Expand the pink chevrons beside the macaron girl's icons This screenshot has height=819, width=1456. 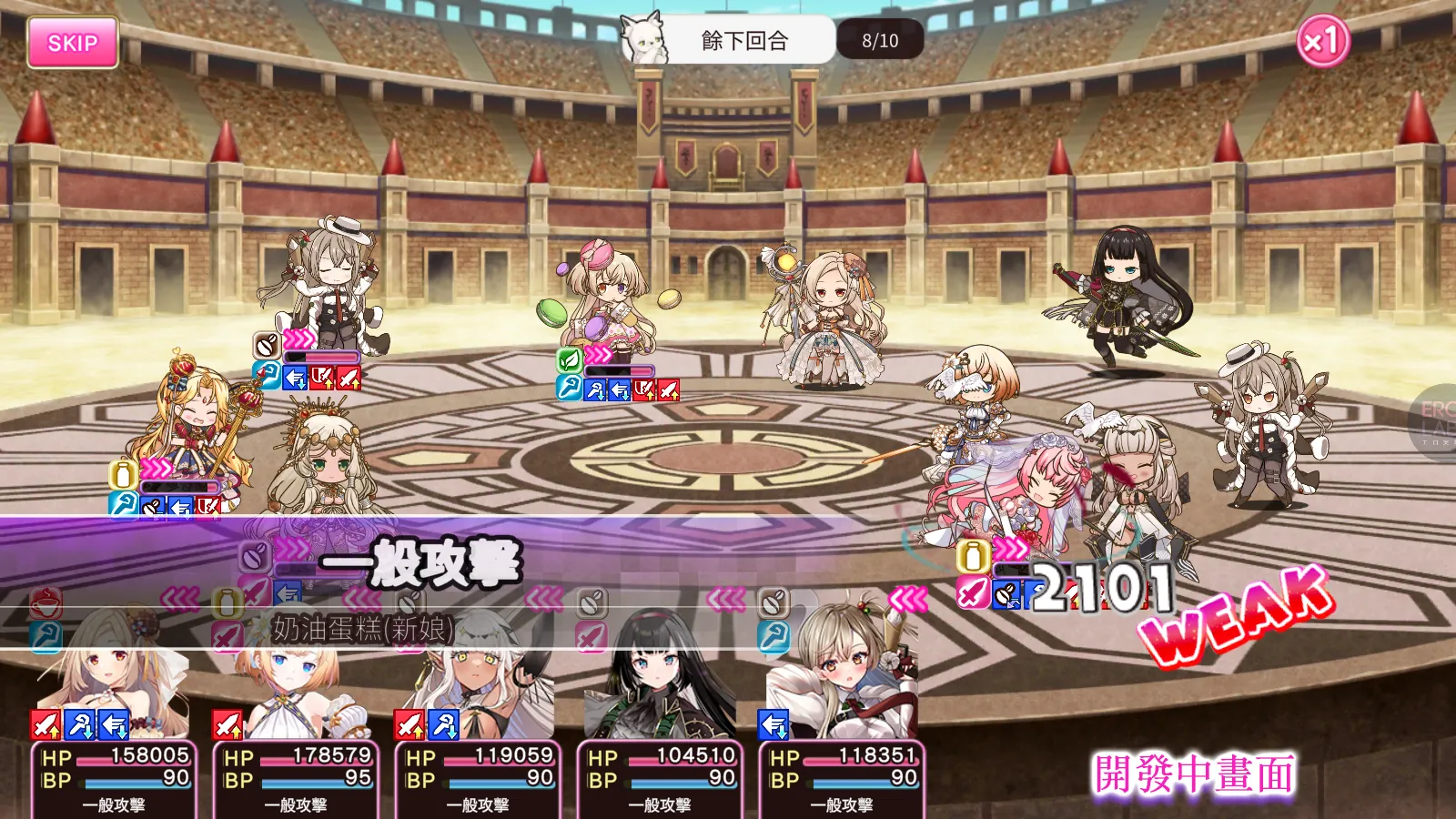click(596, 354)
